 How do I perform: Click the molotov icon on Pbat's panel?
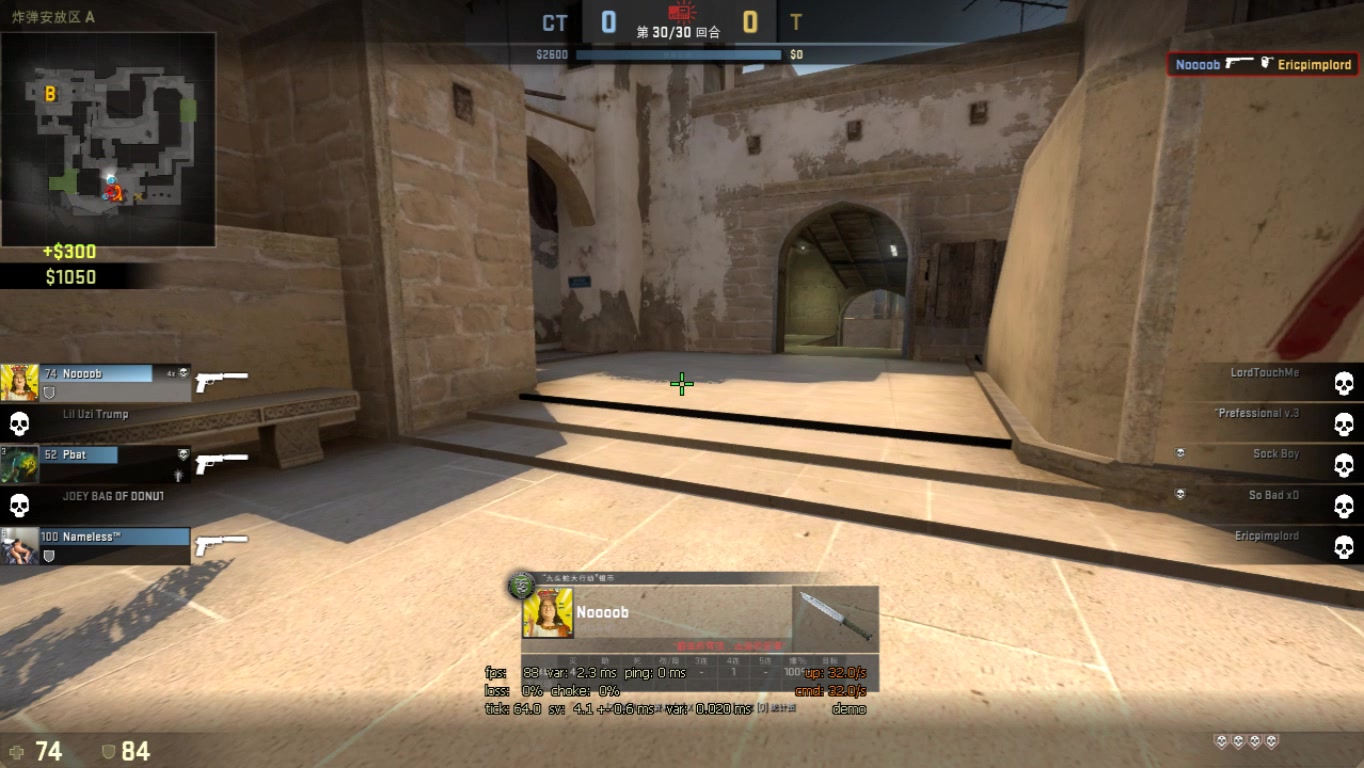(x=178, y=473)
